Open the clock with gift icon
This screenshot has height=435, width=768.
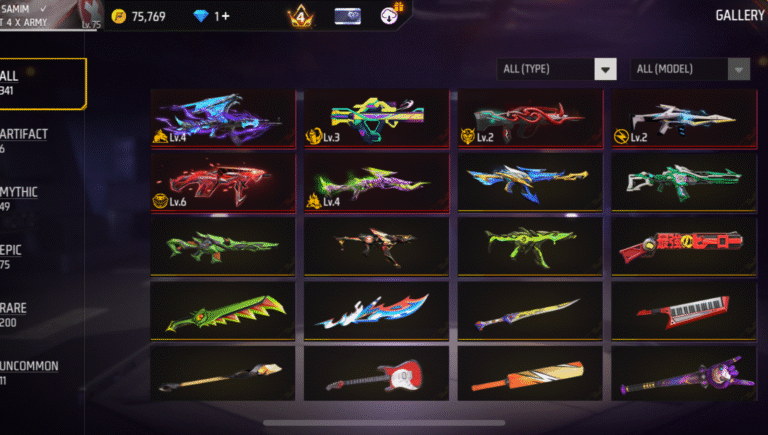pos(390,16)
